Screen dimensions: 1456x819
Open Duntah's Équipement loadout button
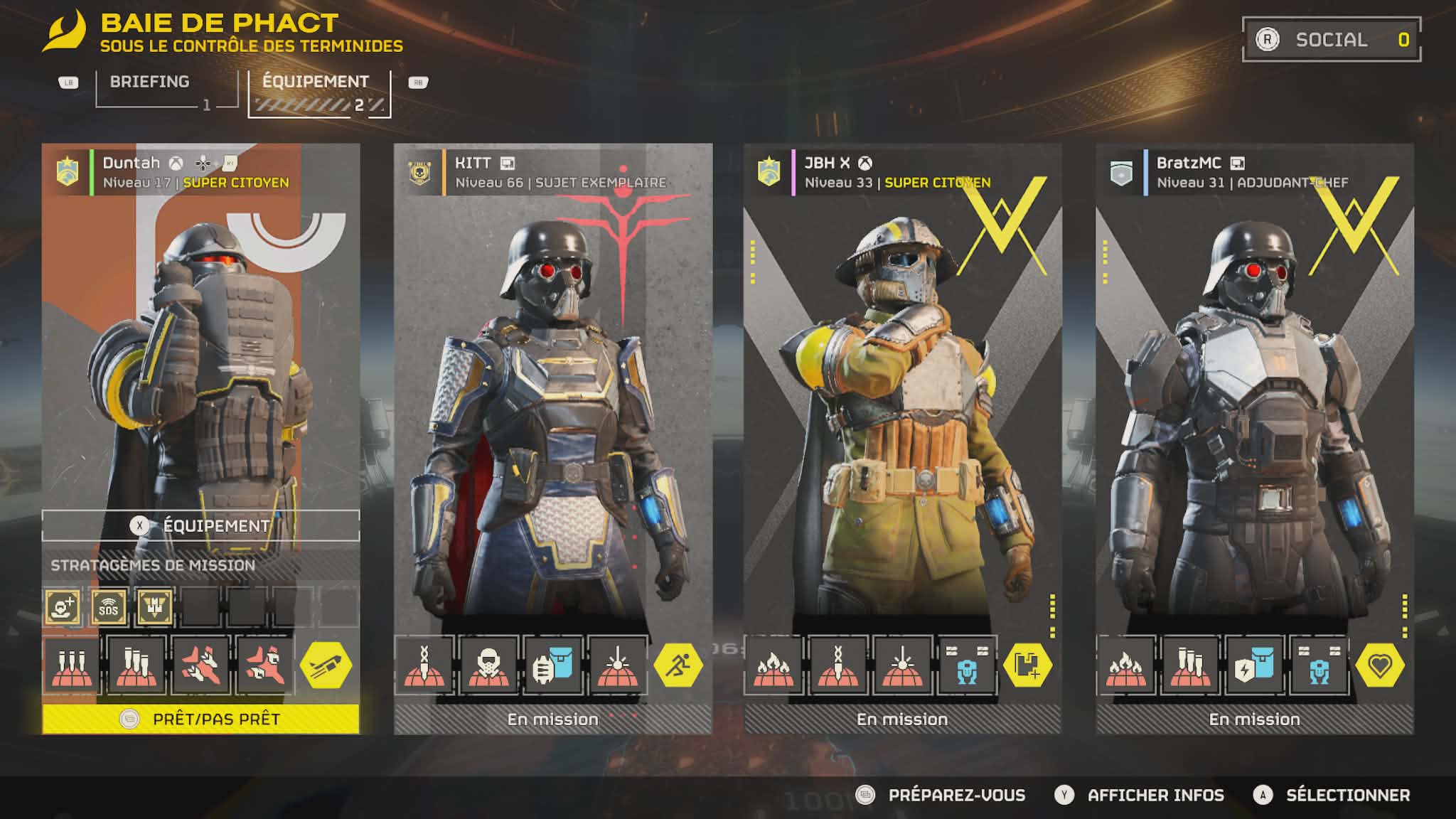201,525
